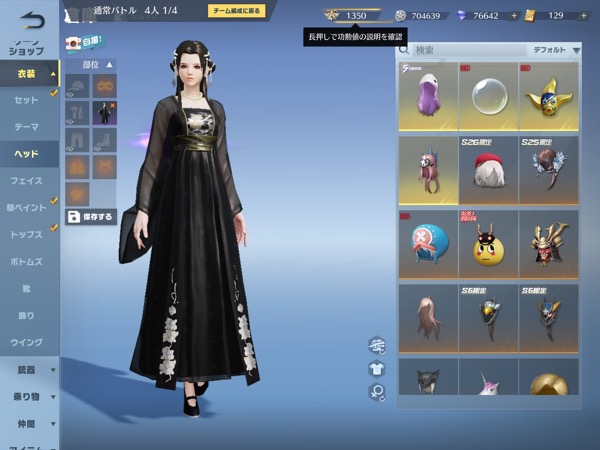Screen dimensions: 600x450
Task: Select the Chopper blue hat item
Action: [x=429, y=244]
